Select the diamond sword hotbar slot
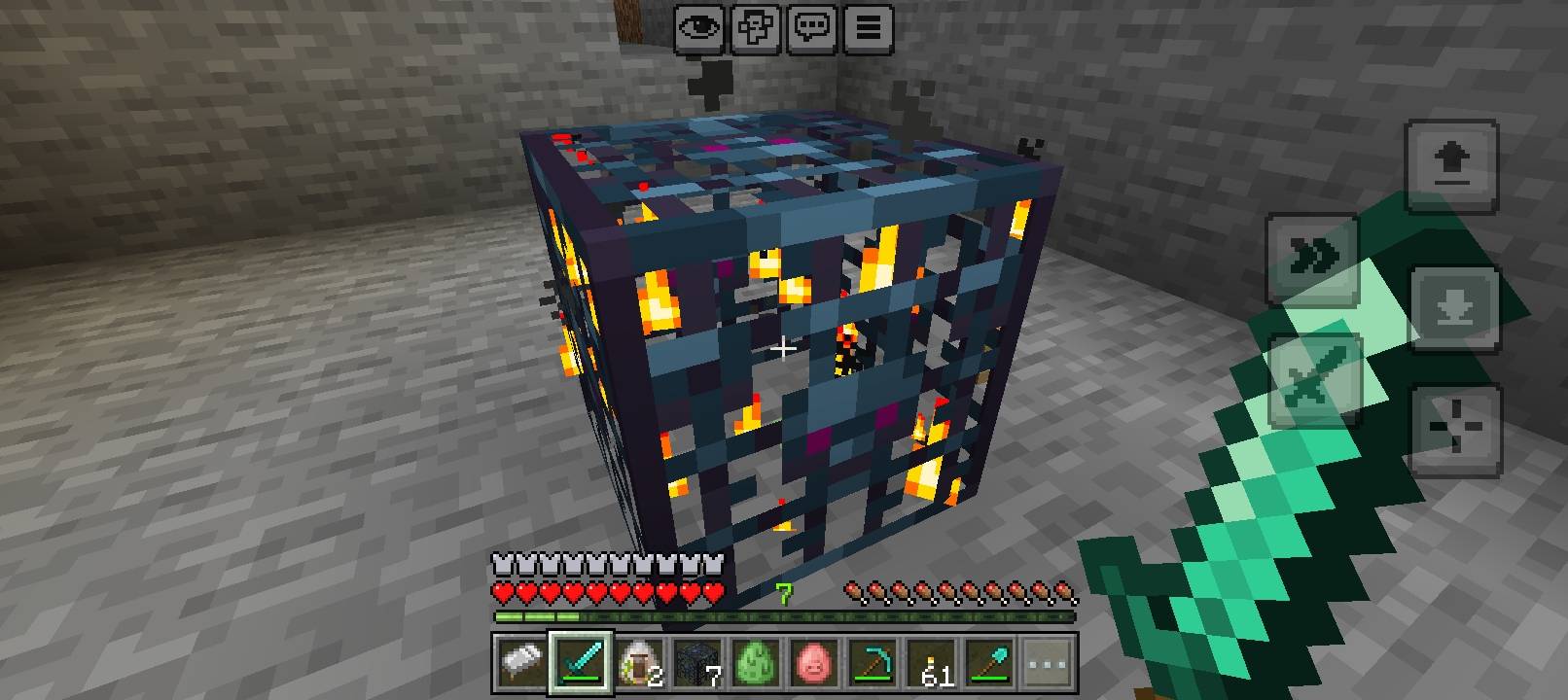 (x=582, y=661)
